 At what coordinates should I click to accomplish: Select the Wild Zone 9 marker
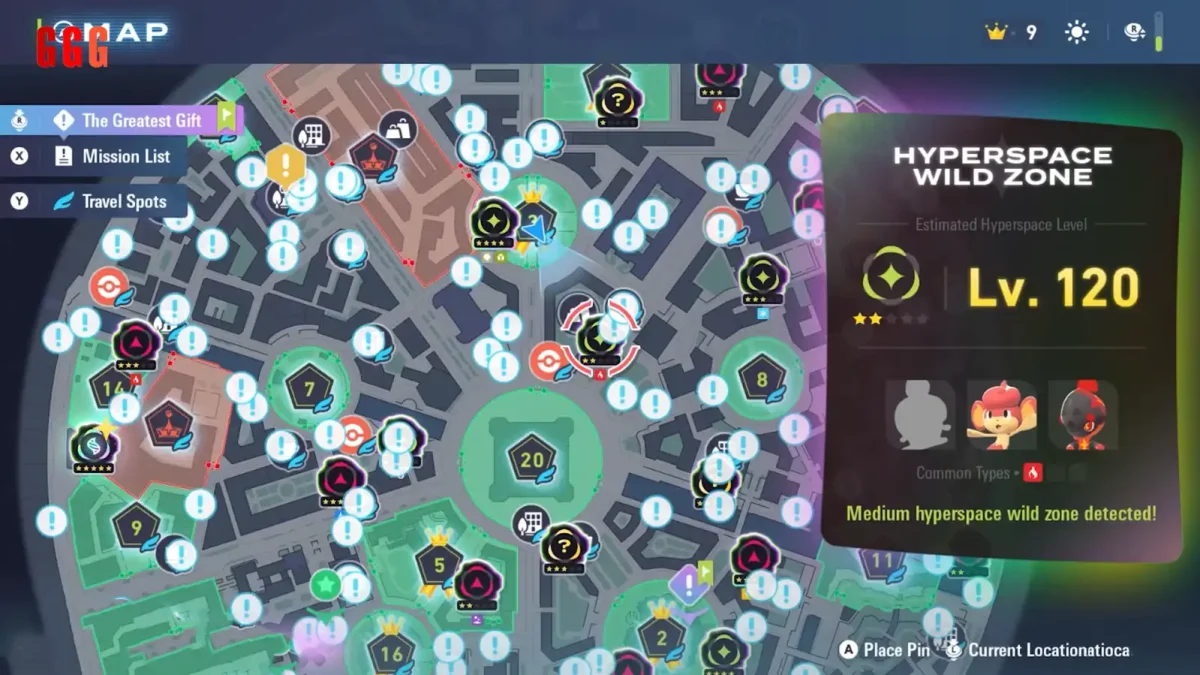pyautogui.click(x=136, y=525)
